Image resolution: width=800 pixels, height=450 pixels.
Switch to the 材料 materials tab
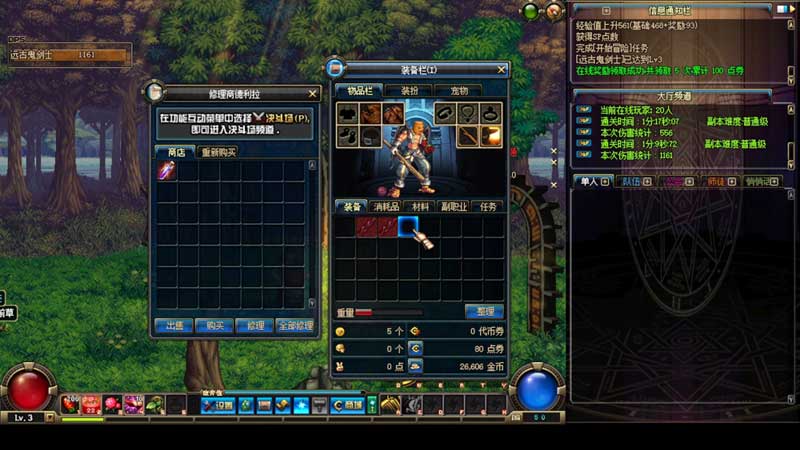[420, 206]
